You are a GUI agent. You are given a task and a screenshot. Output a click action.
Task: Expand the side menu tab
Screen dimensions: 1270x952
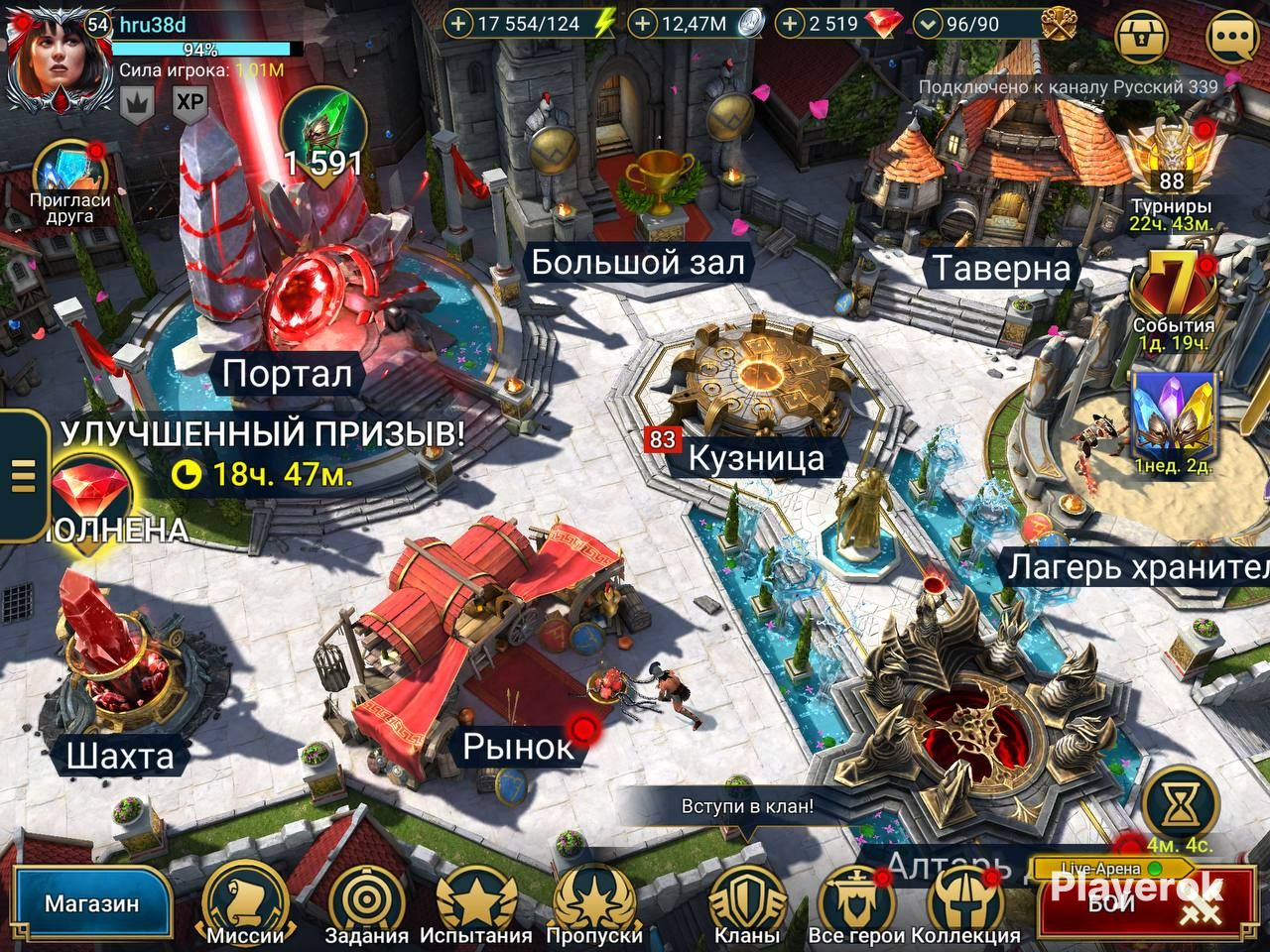(x=22, y=476)
